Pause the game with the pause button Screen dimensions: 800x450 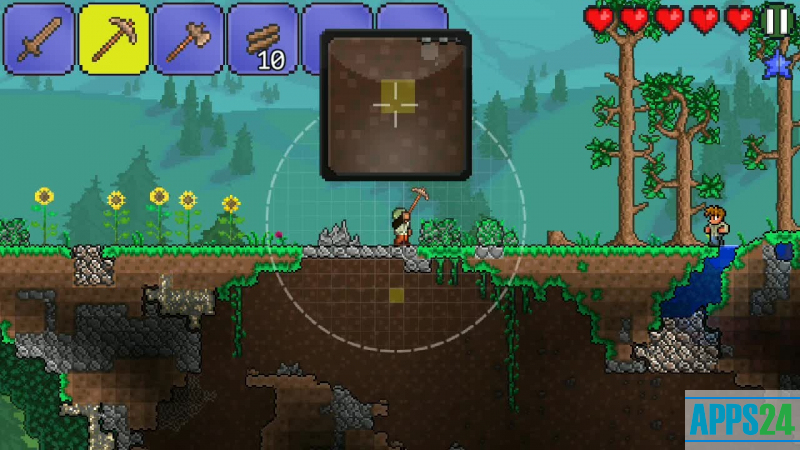776,19
